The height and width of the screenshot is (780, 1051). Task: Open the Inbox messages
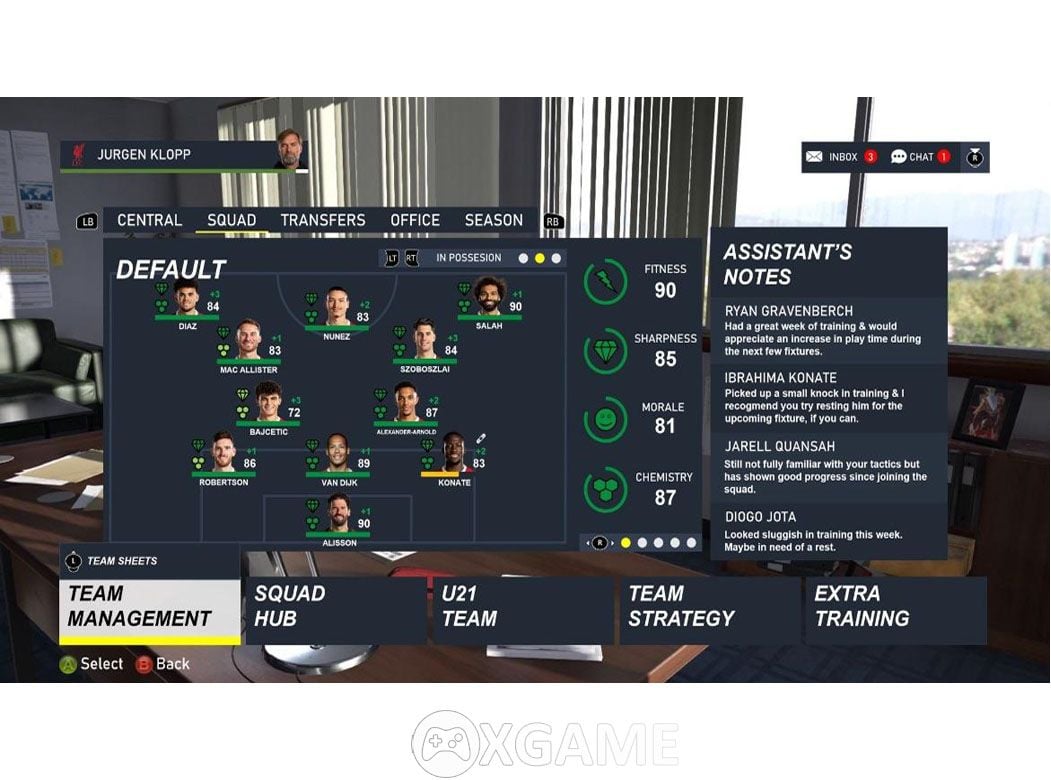(x=842, y=157)
